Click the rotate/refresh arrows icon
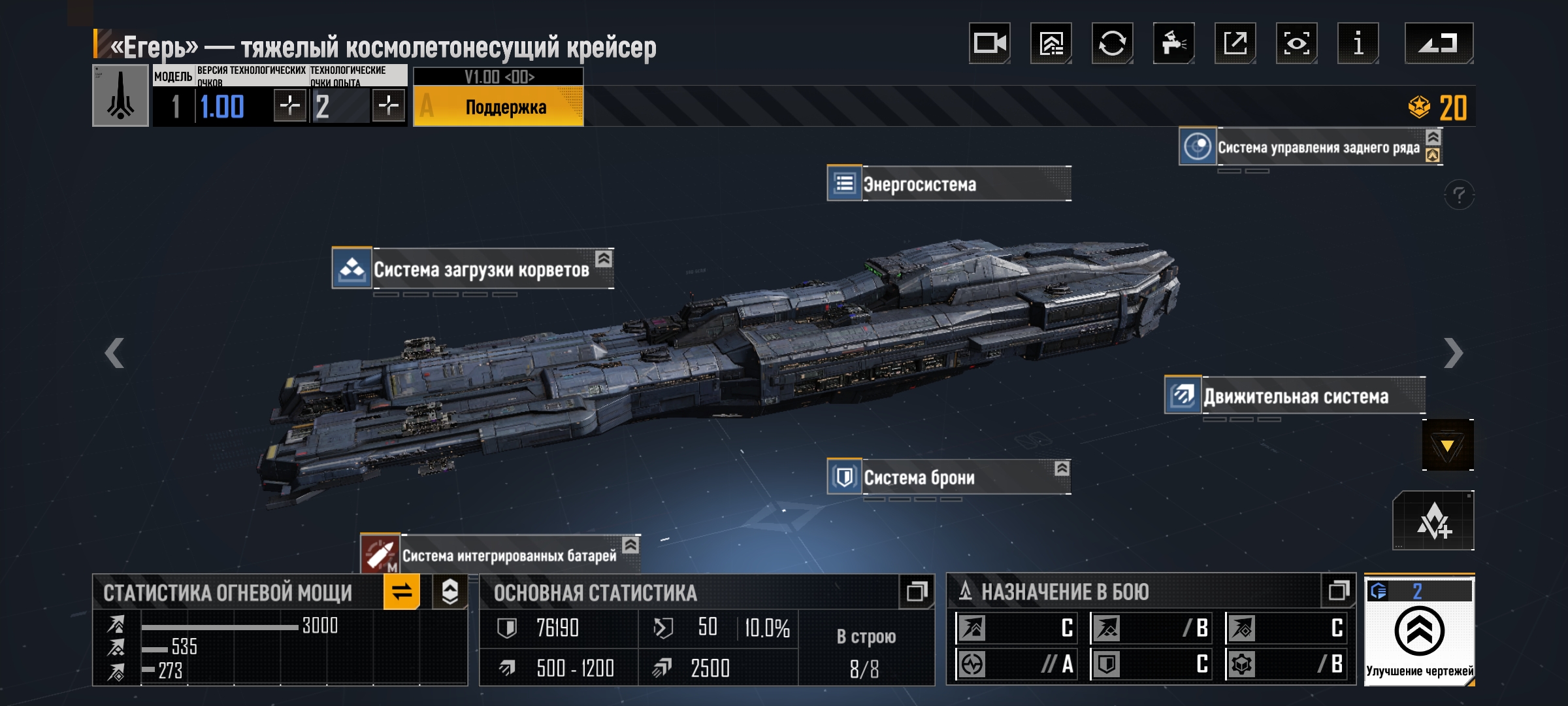 [1112, 44]
